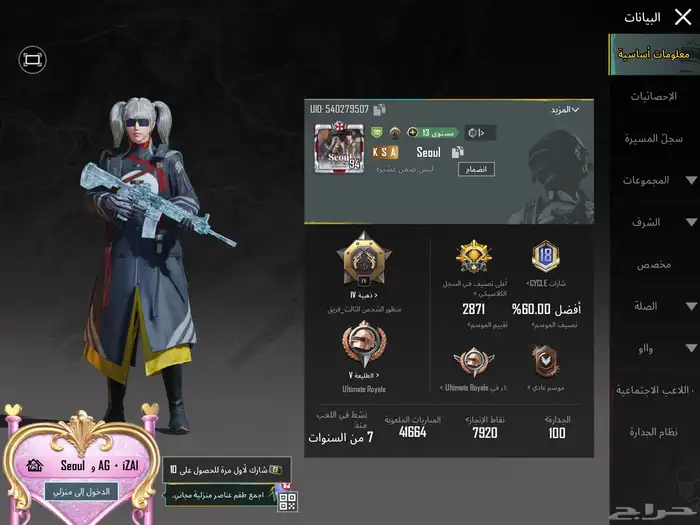Click the Join button (انضمام)
Viewport: 700px width, 525px height.
click(x=477, y=169)
